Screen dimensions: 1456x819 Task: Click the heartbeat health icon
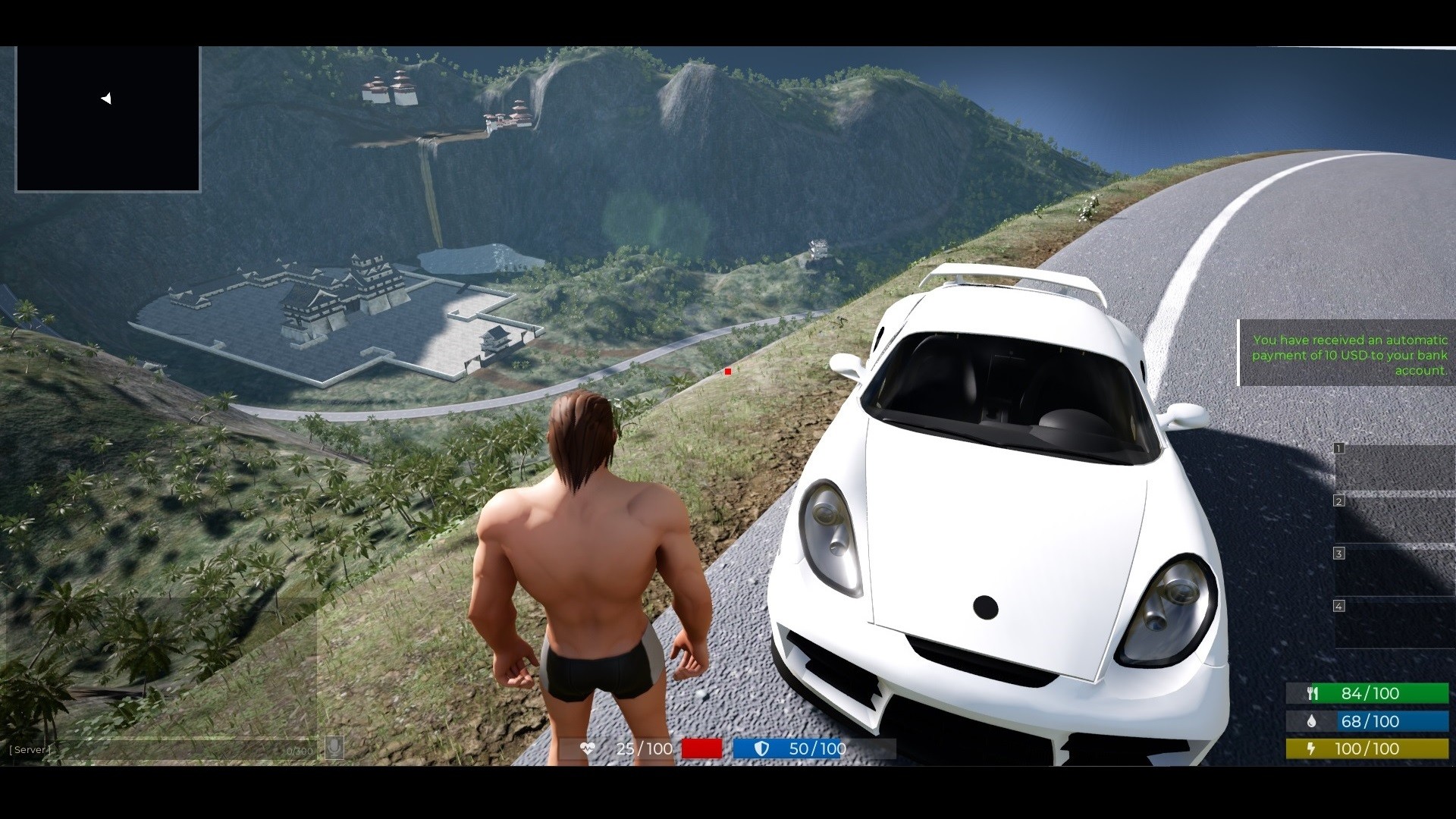pyautogui.click(x=588, y=748)
